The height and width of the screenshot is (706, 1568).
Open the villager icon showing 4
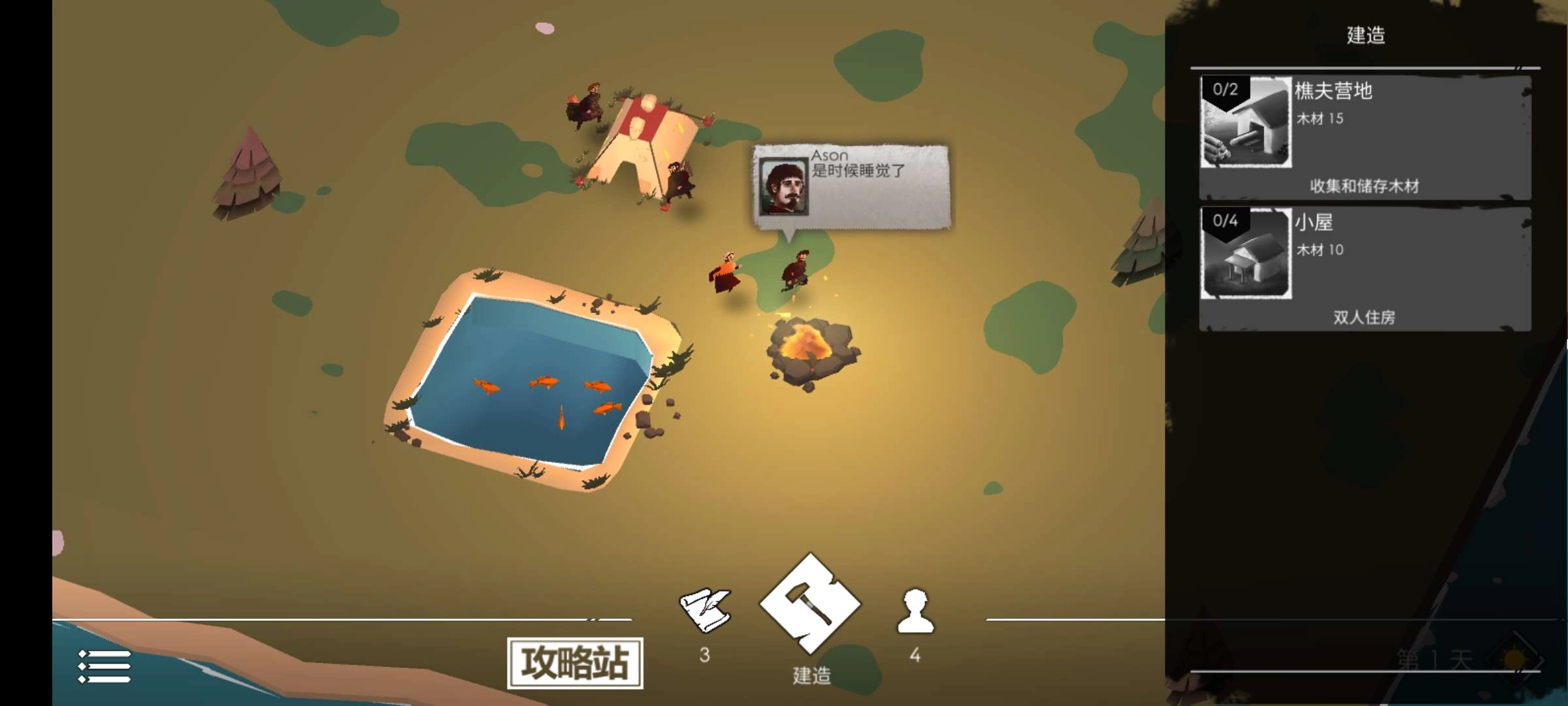point(915,611)
